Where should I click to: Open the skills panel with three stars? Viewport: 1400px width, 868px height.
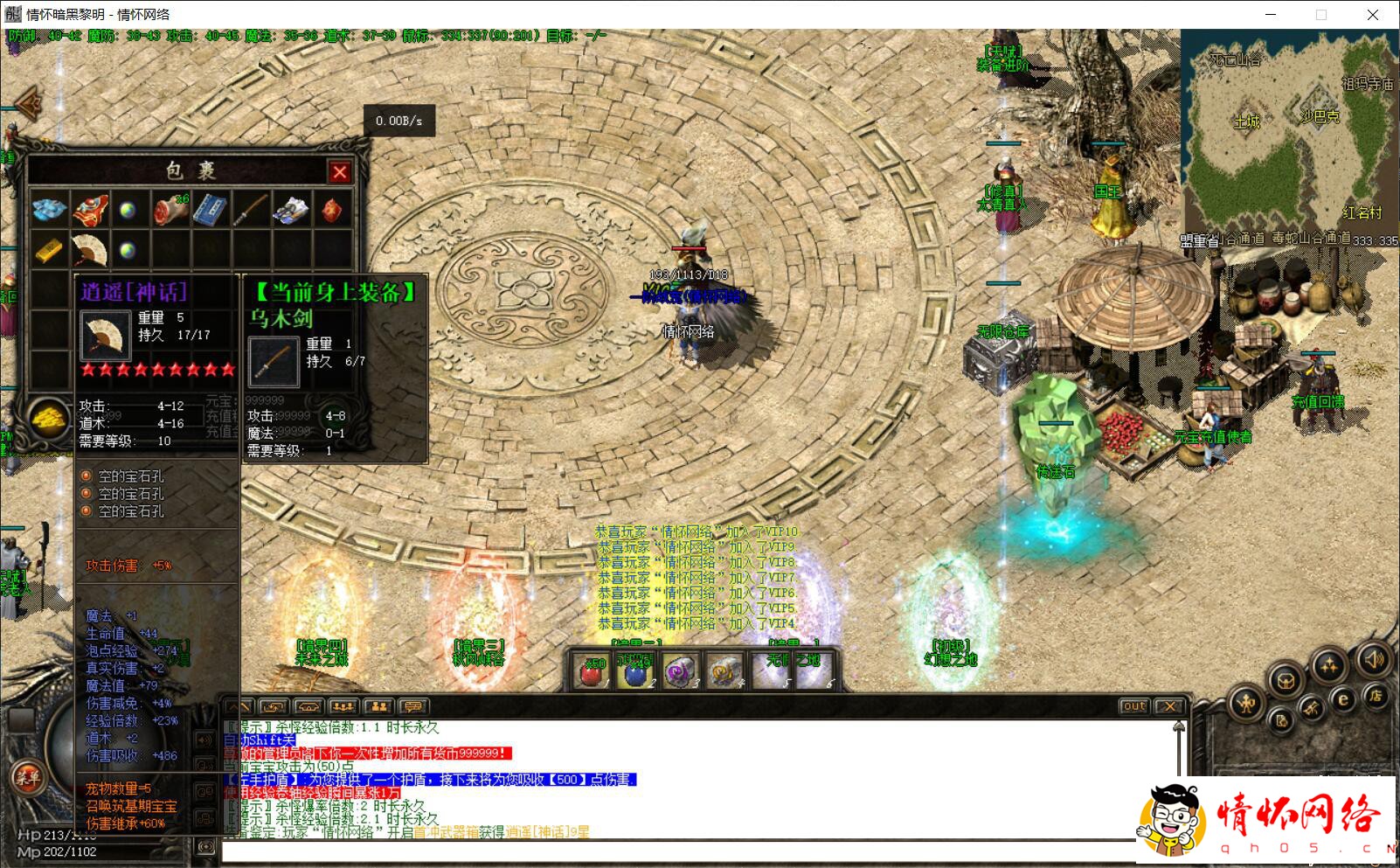(x=1330, y=666)
